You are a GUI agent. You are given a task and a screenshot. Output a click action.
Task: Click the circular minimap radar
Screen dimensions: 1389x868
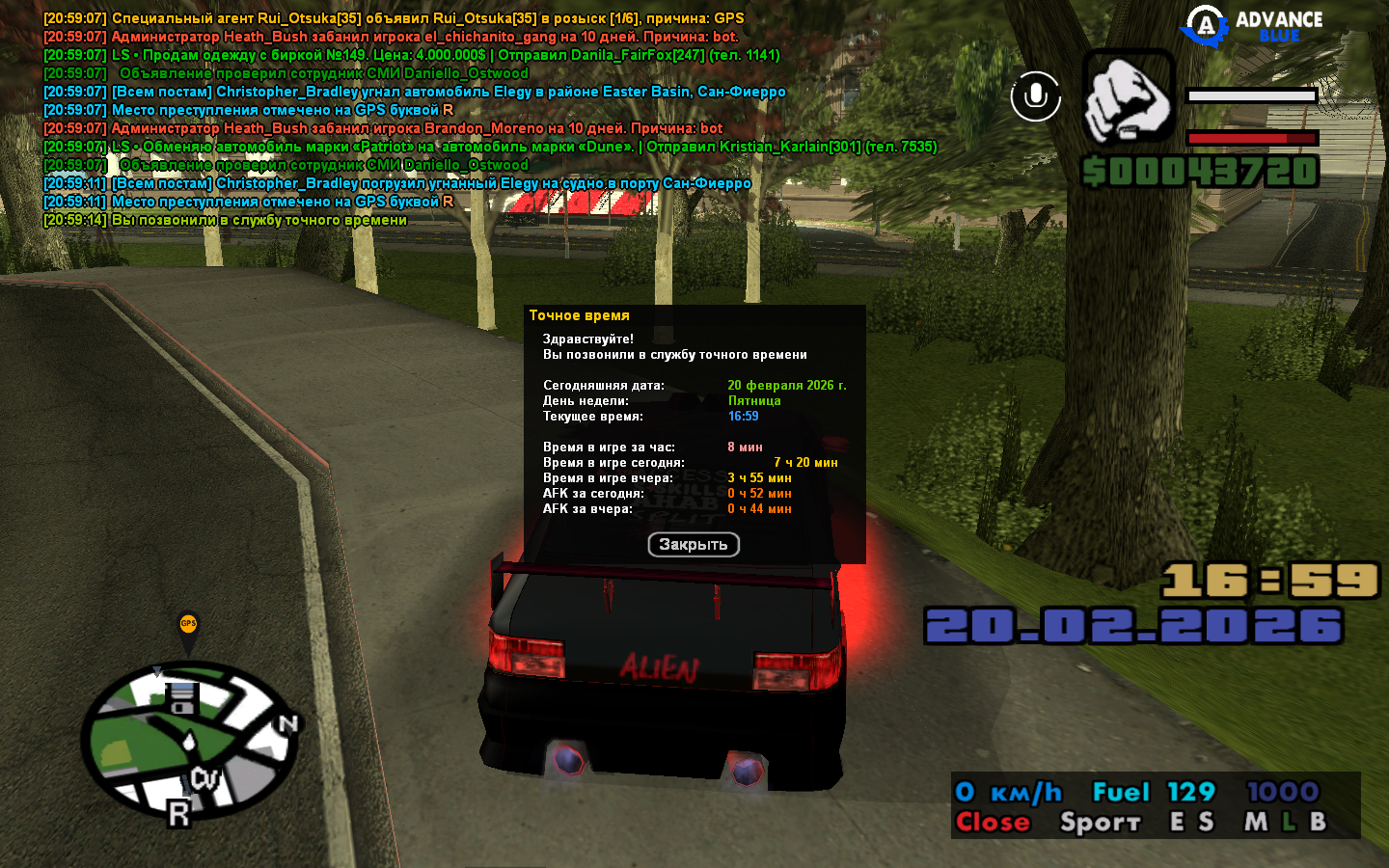pyautogui.click(x=188, y=743)
